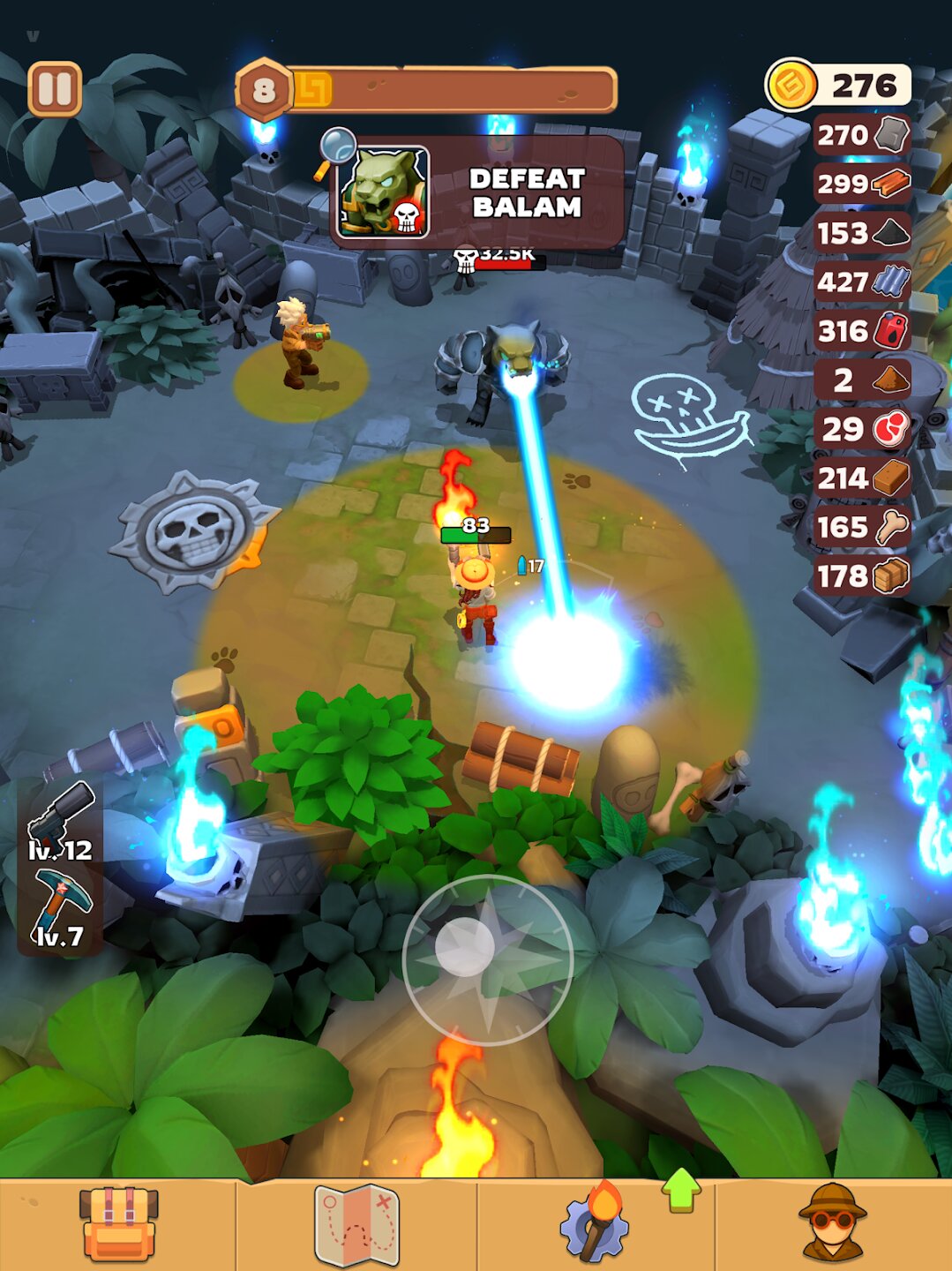
Task: Open the backpack inventory tab
Action: click(x=118, y=1224)
